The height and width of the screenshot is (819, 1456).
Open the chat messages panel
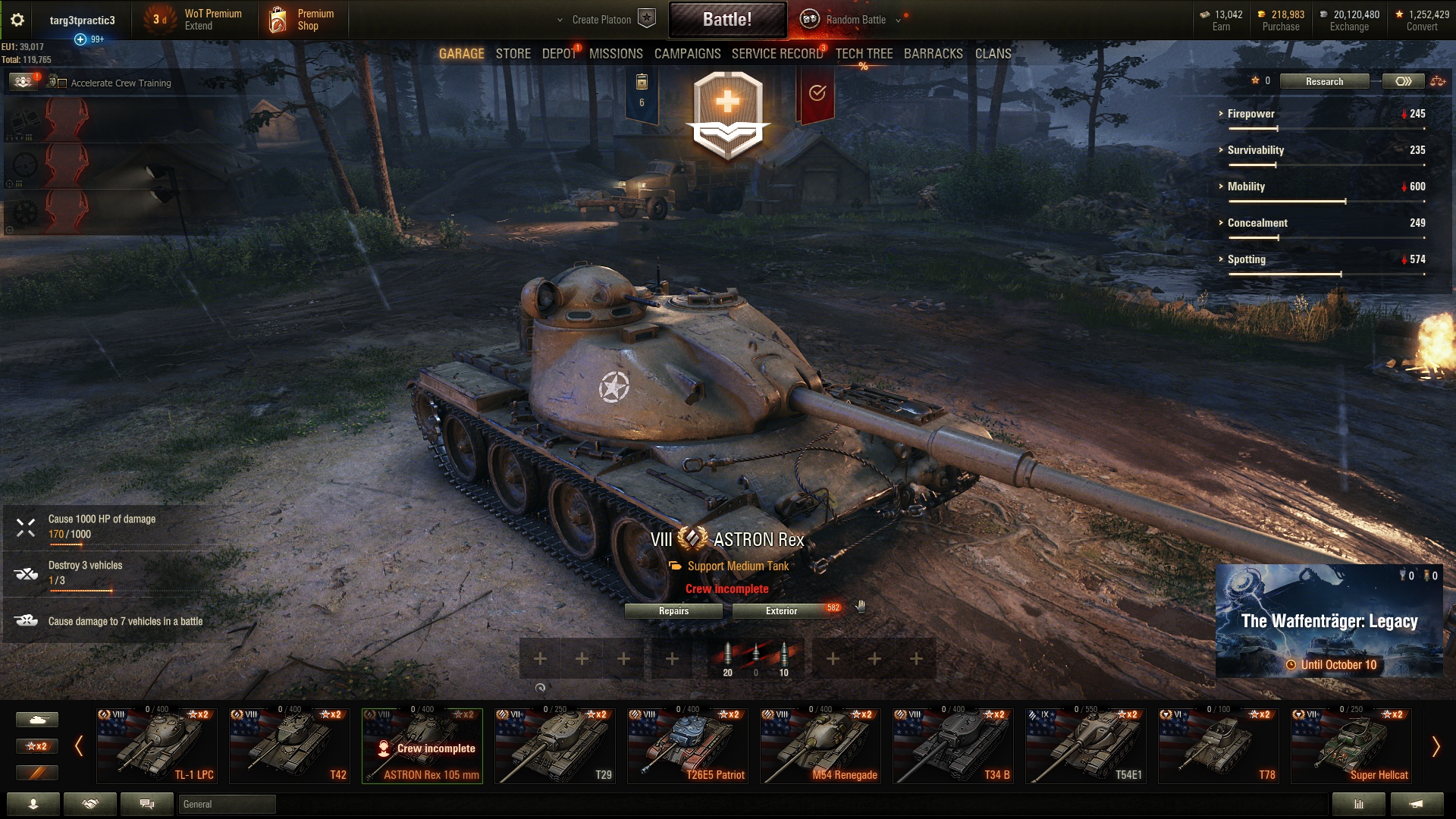(x=146, y=804)
